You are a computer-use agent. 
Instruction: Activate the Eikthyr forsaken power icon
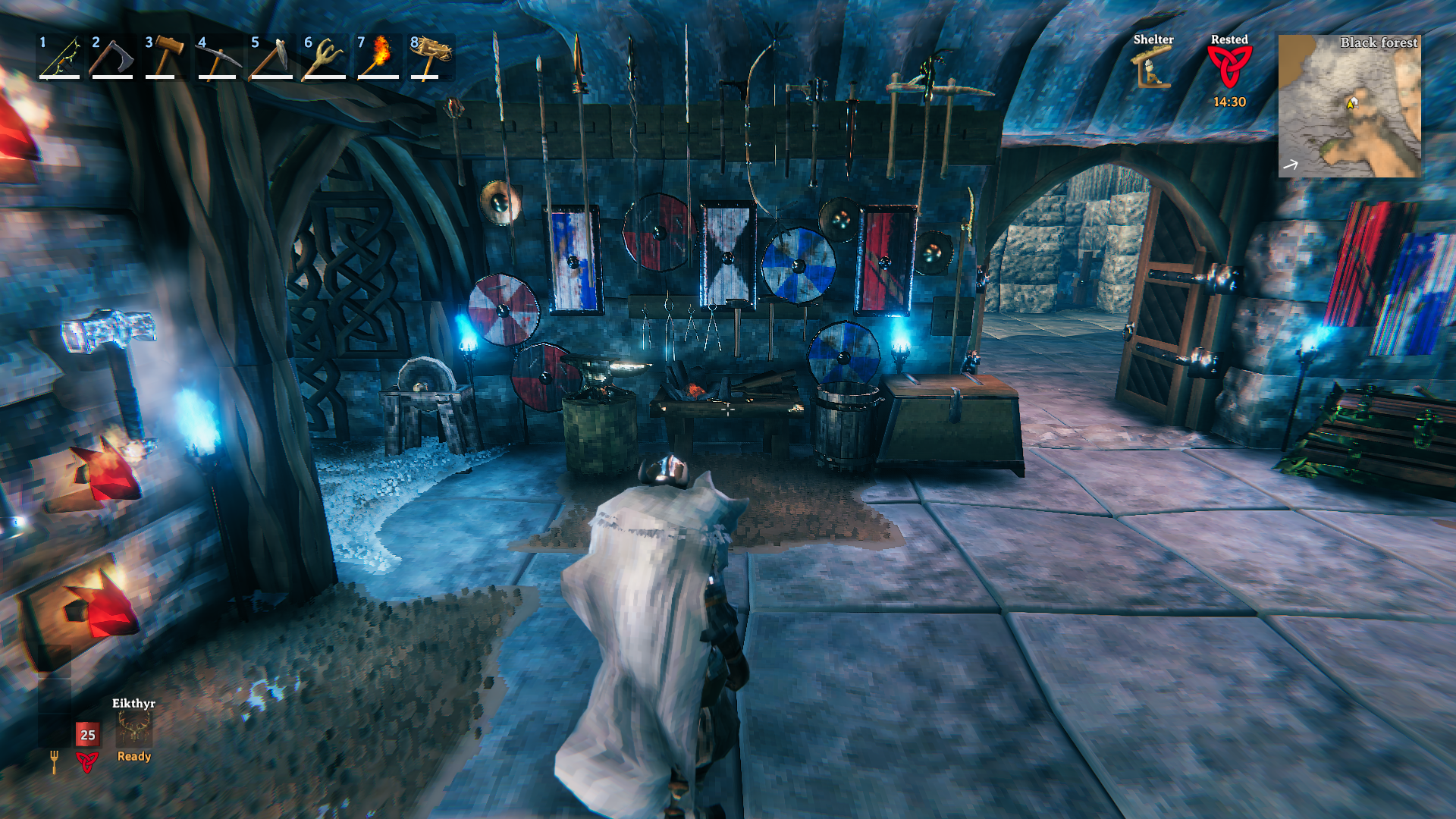click(134, 730)
